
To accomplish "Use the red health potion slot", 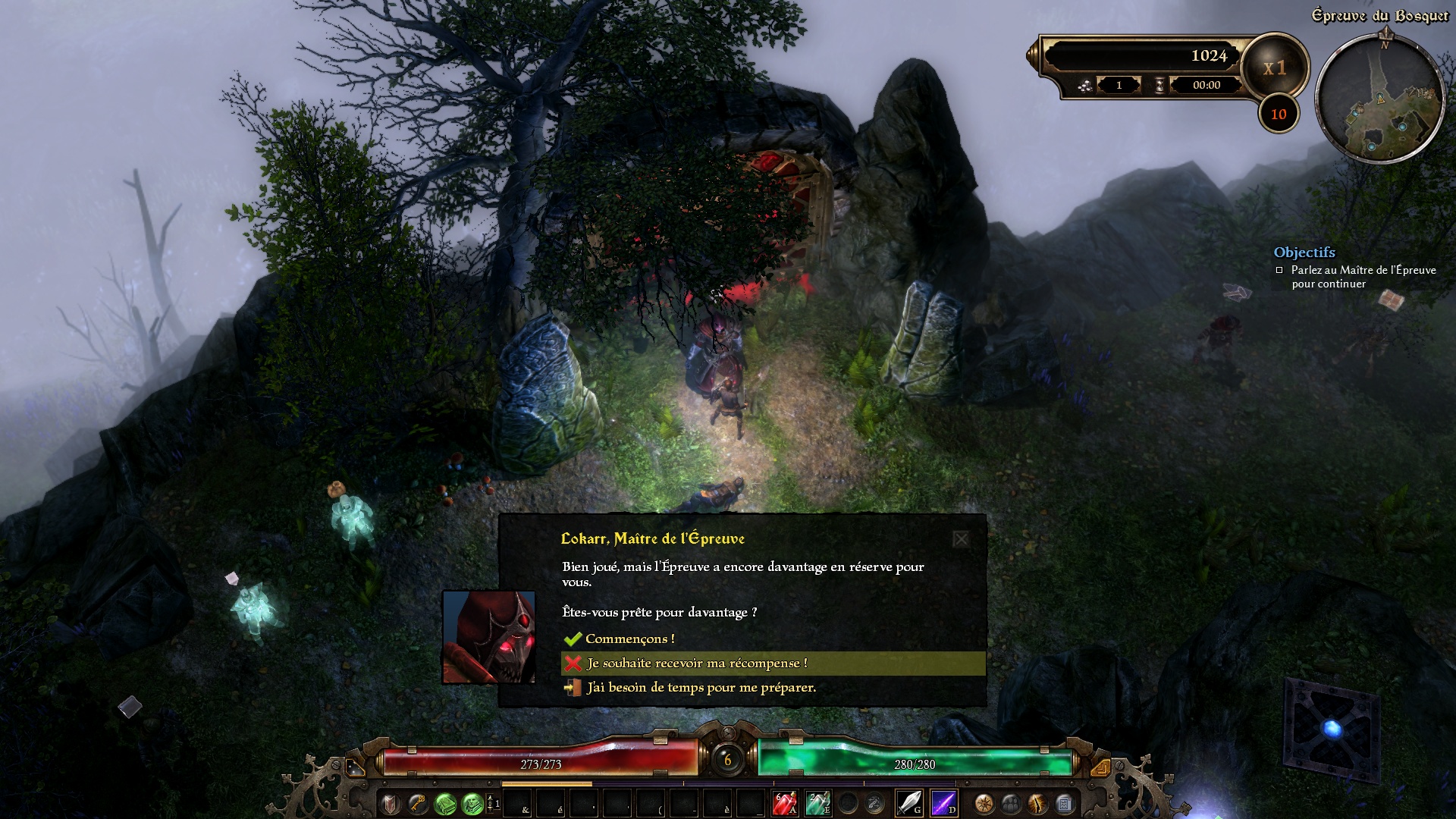I will point(784,802).
